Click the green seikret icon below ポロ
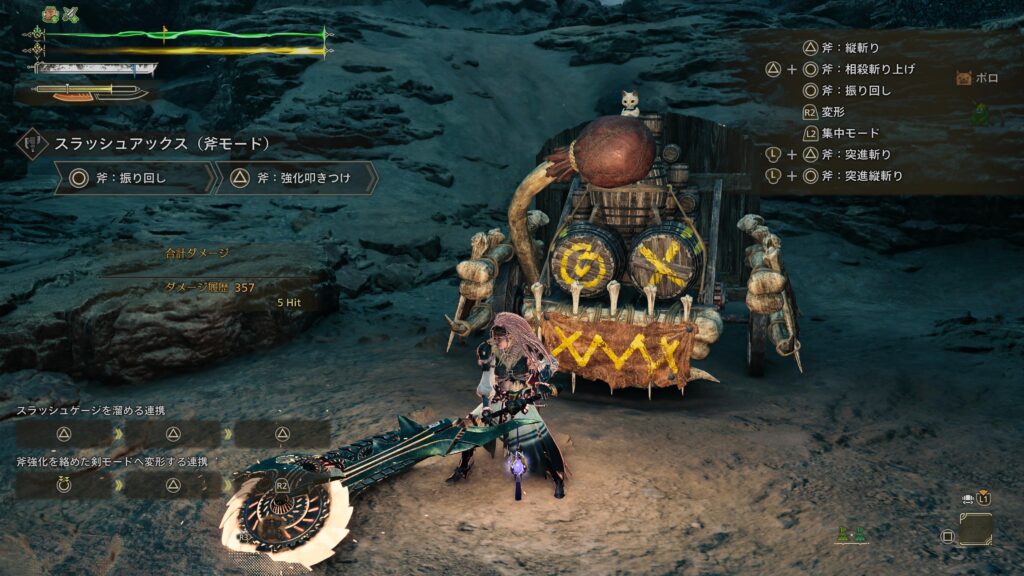The width and height of the screenshot is (1024, 576). pyautogui.click(x=979, y=113)
